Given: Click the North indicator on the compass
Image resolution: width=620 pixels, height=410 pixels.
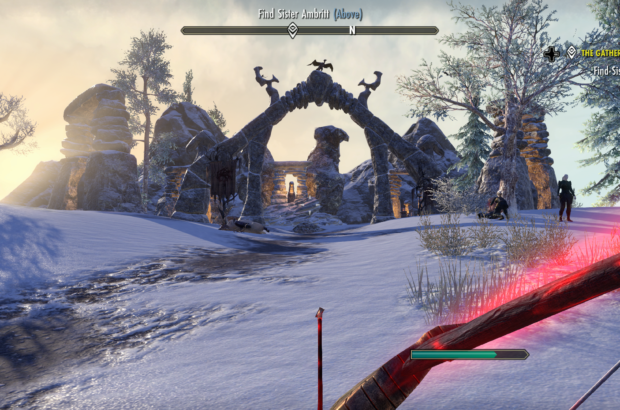Looking at the screenshot, I should [352, 30].
